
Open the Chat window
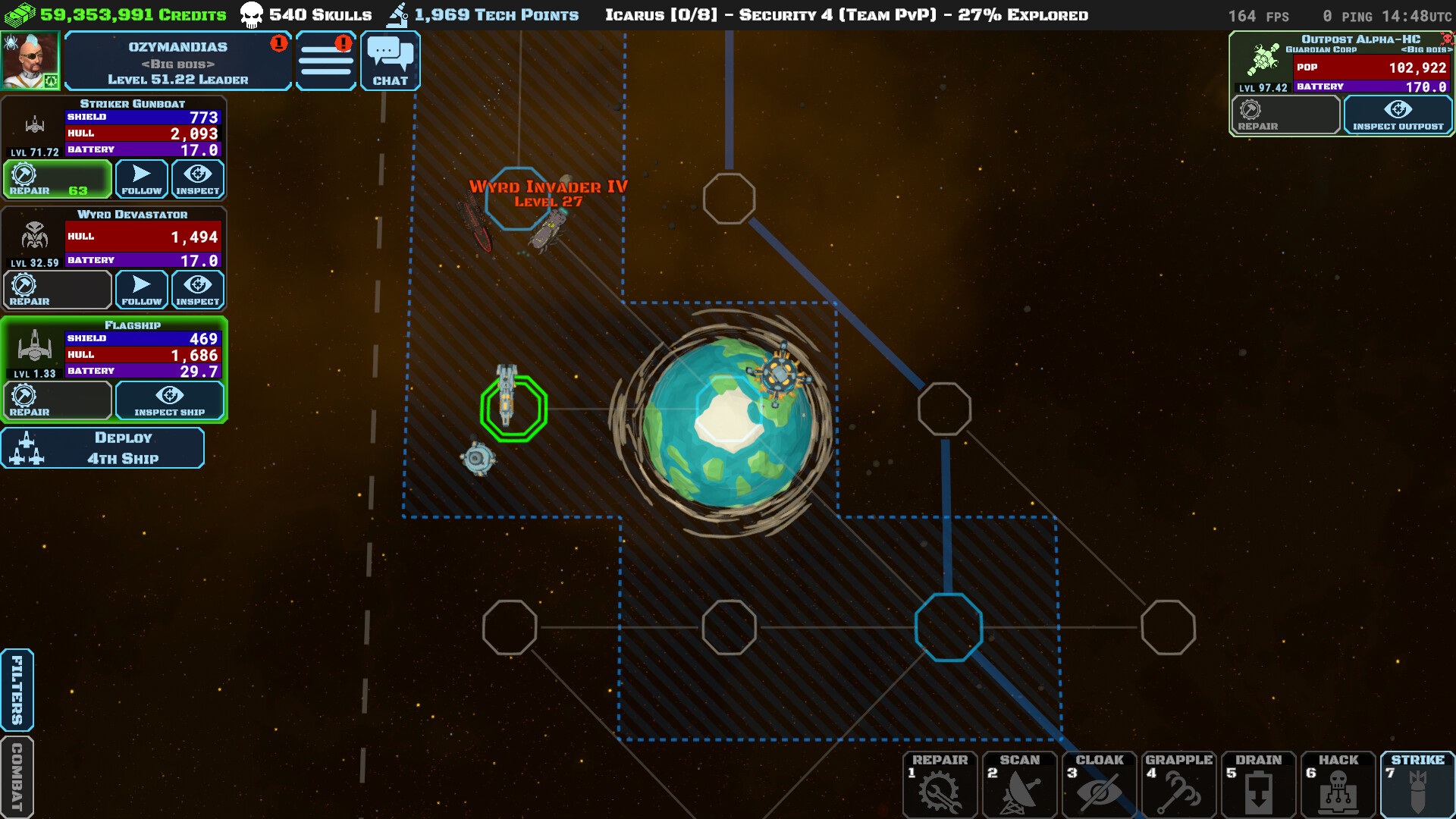390,61
